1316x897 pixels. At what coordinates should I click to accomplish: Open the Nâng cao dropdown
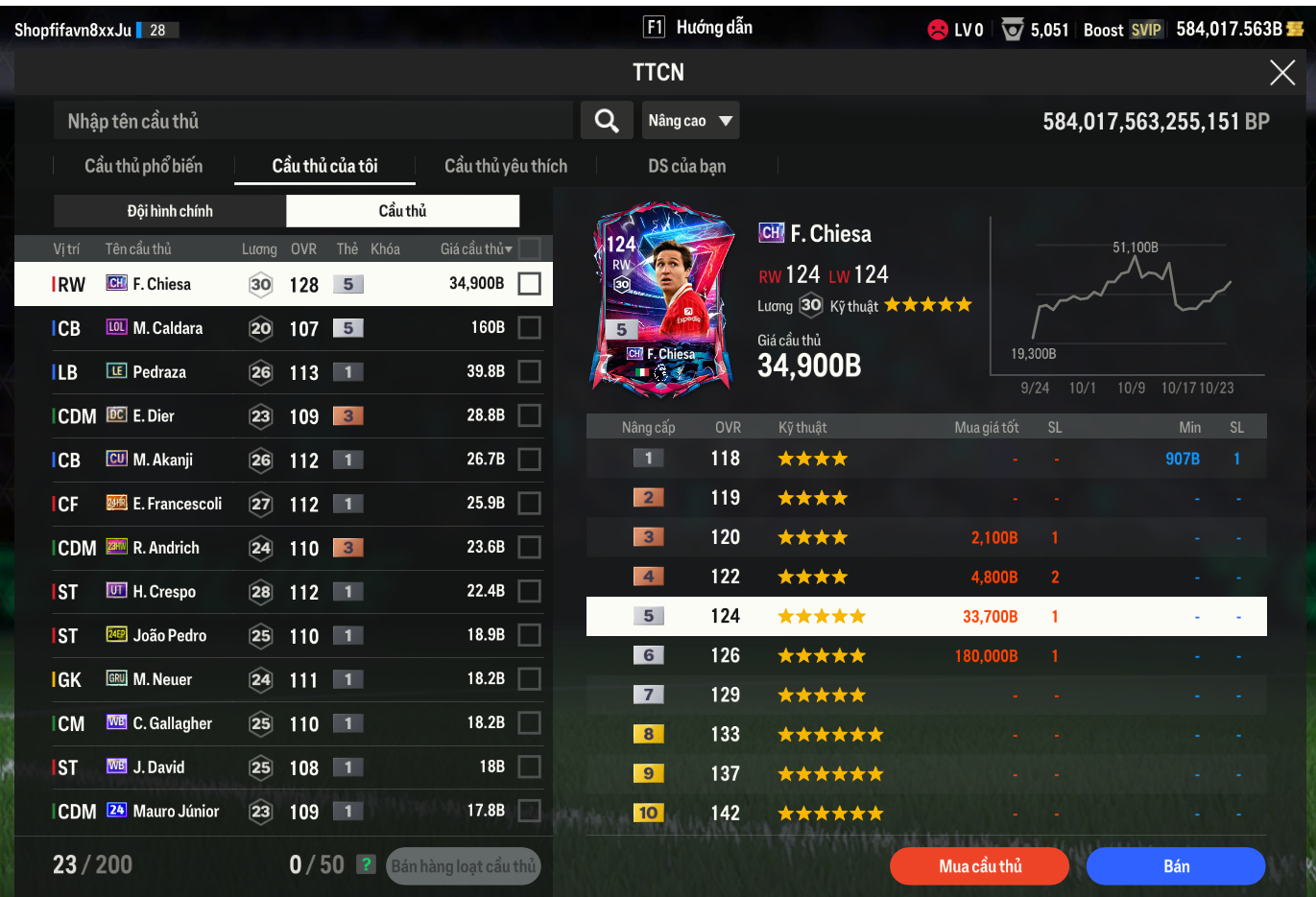pos(690,121)
